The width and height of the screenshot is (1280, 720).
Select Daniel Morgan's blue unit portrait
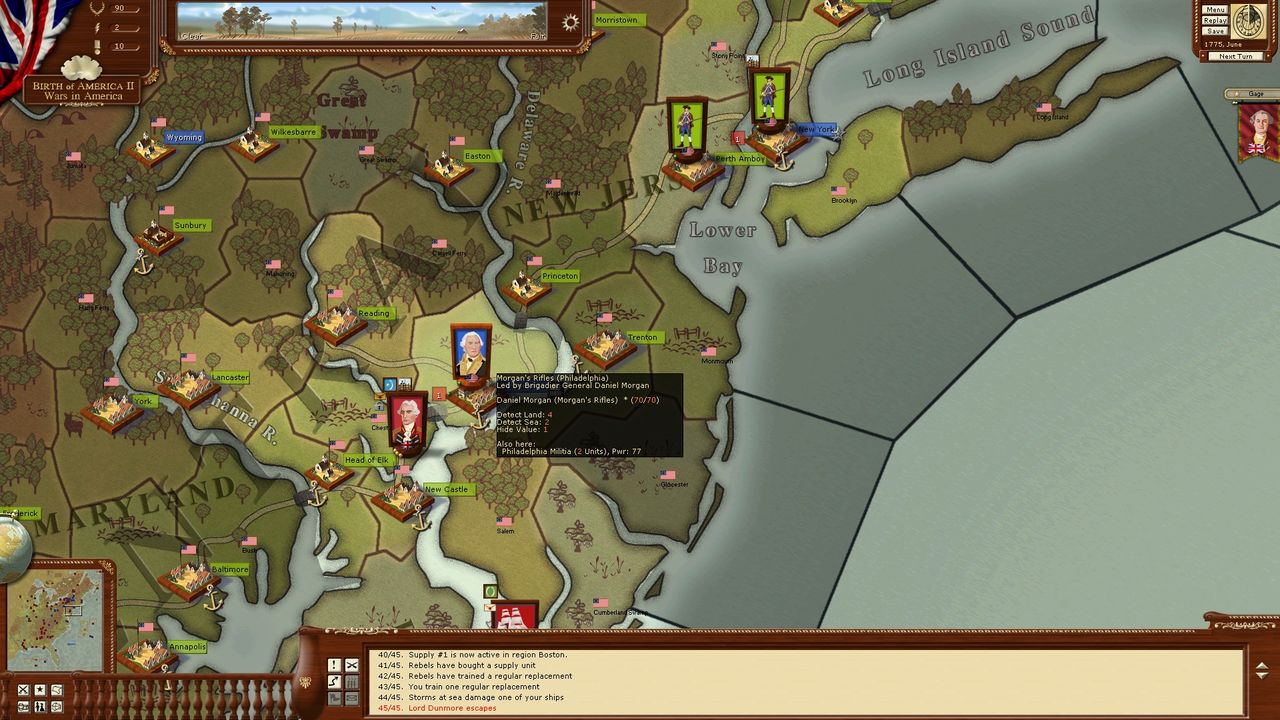[x=470, y=353]
